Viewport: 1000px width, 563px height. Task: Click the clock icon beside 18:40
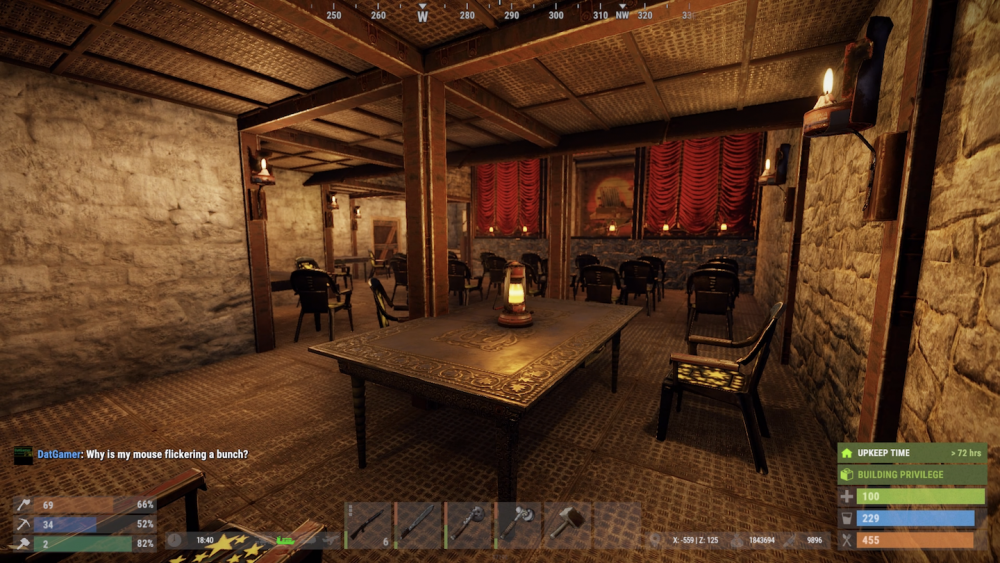click(x=175, y=539)
